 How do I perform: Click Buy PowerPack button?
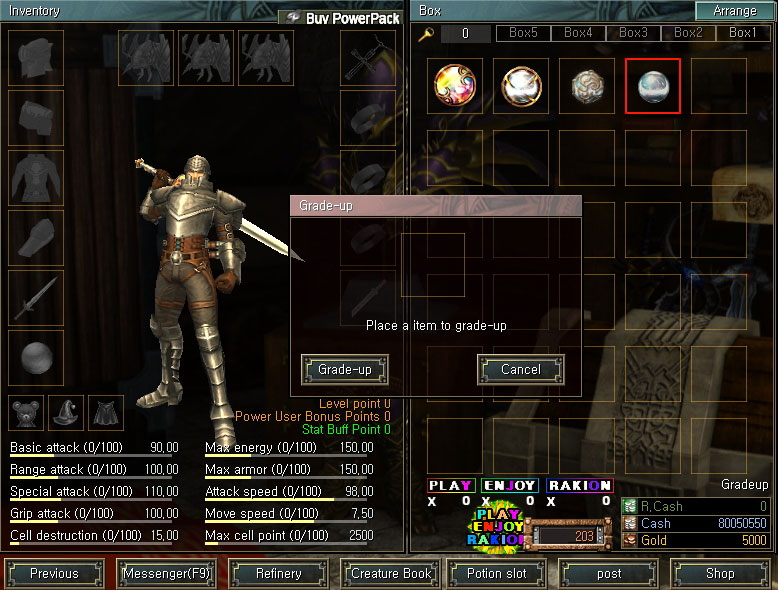pyautogui.click(x=340, y=18)
